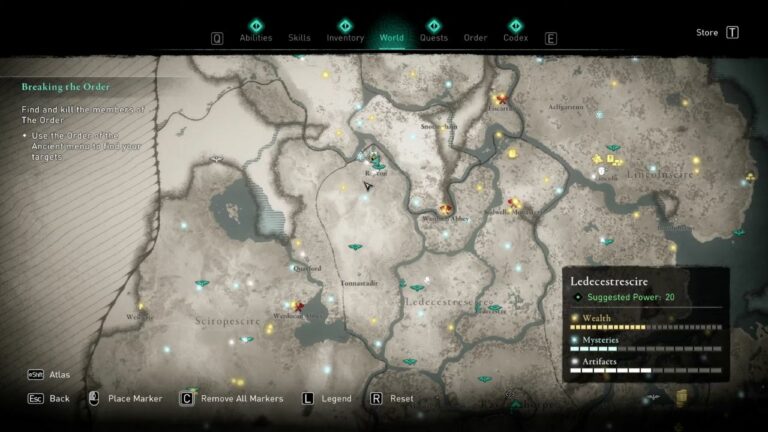This screenshot has width=768, height=432.
Task: Select the Sciropescire region label
Action: 228,321
